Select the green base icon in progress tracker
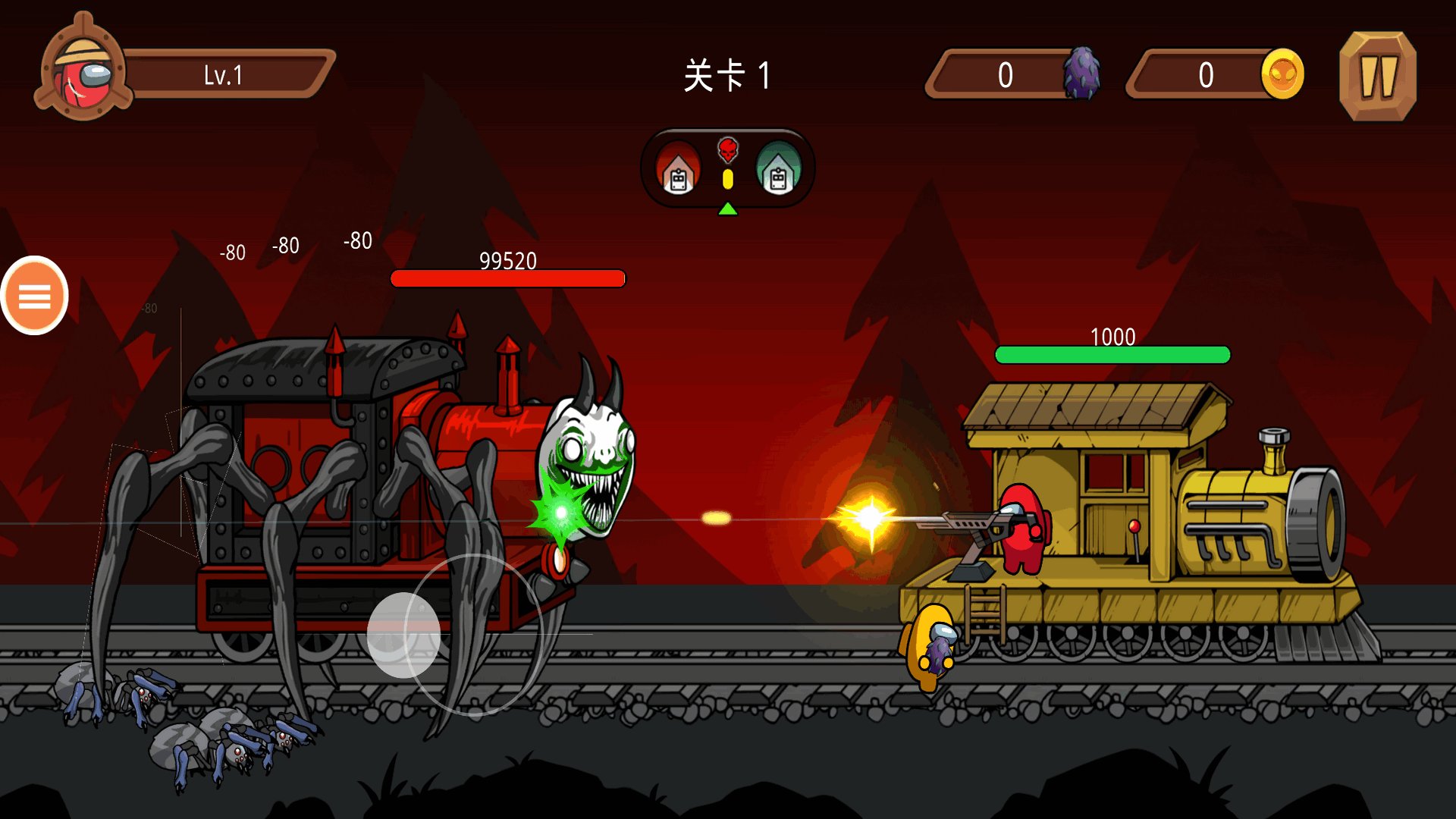Image resolution: width=1456 pixels, height=819 pixels. [x=778, y=168]
